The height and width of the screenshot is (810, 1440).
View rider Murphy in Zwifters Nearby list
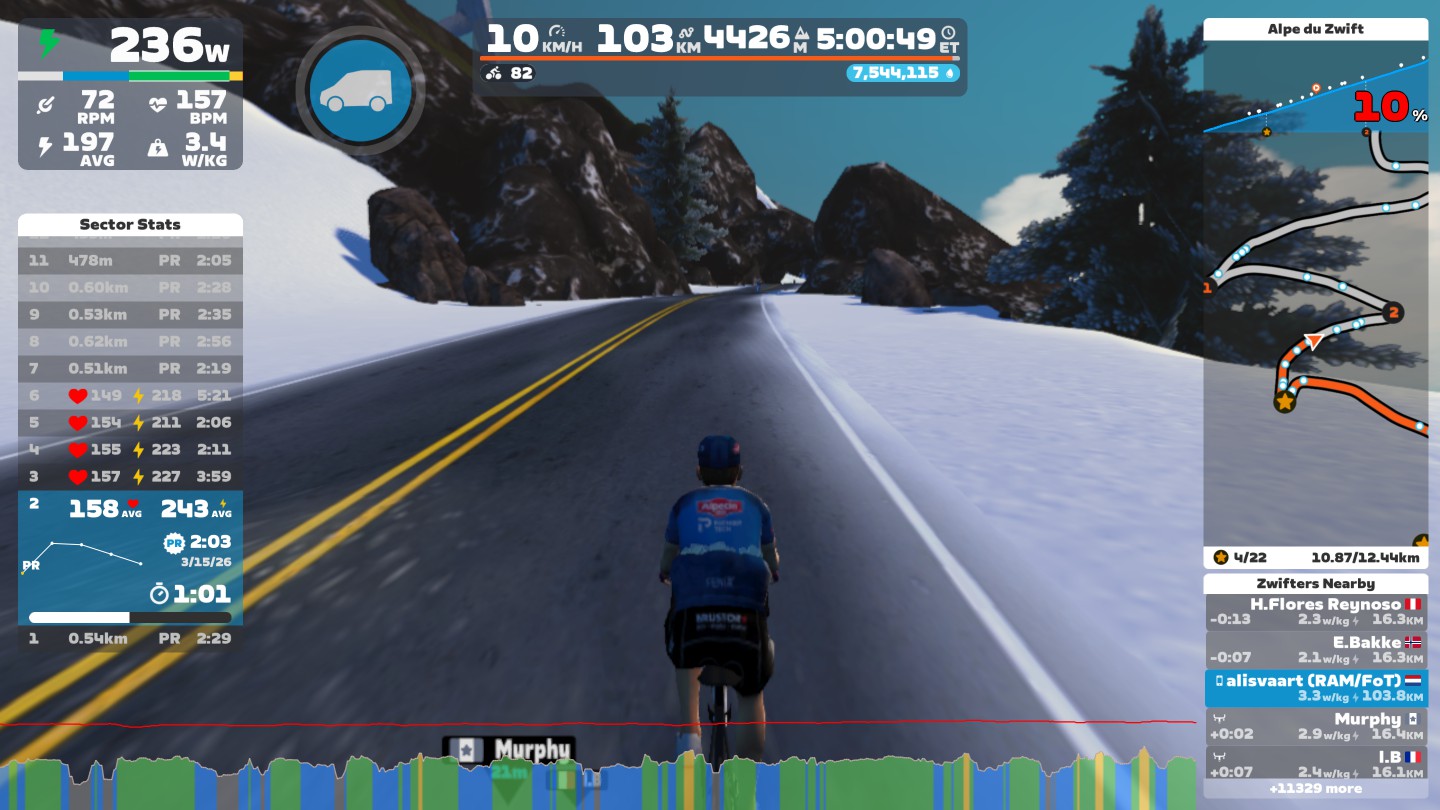pos(1315,727)
